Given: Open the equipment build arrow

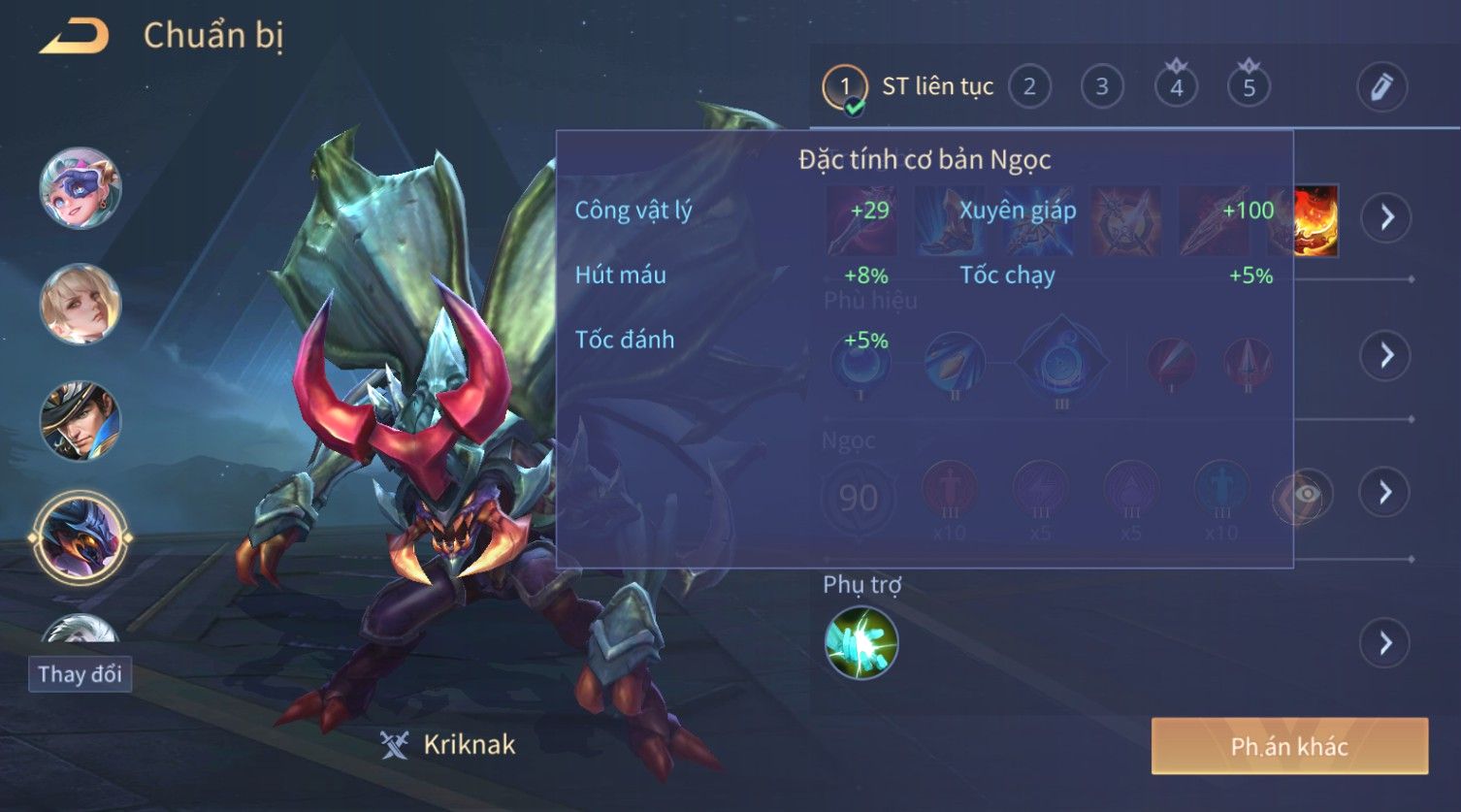Looking at the screenshot, I should click(x=1385, y=217).
